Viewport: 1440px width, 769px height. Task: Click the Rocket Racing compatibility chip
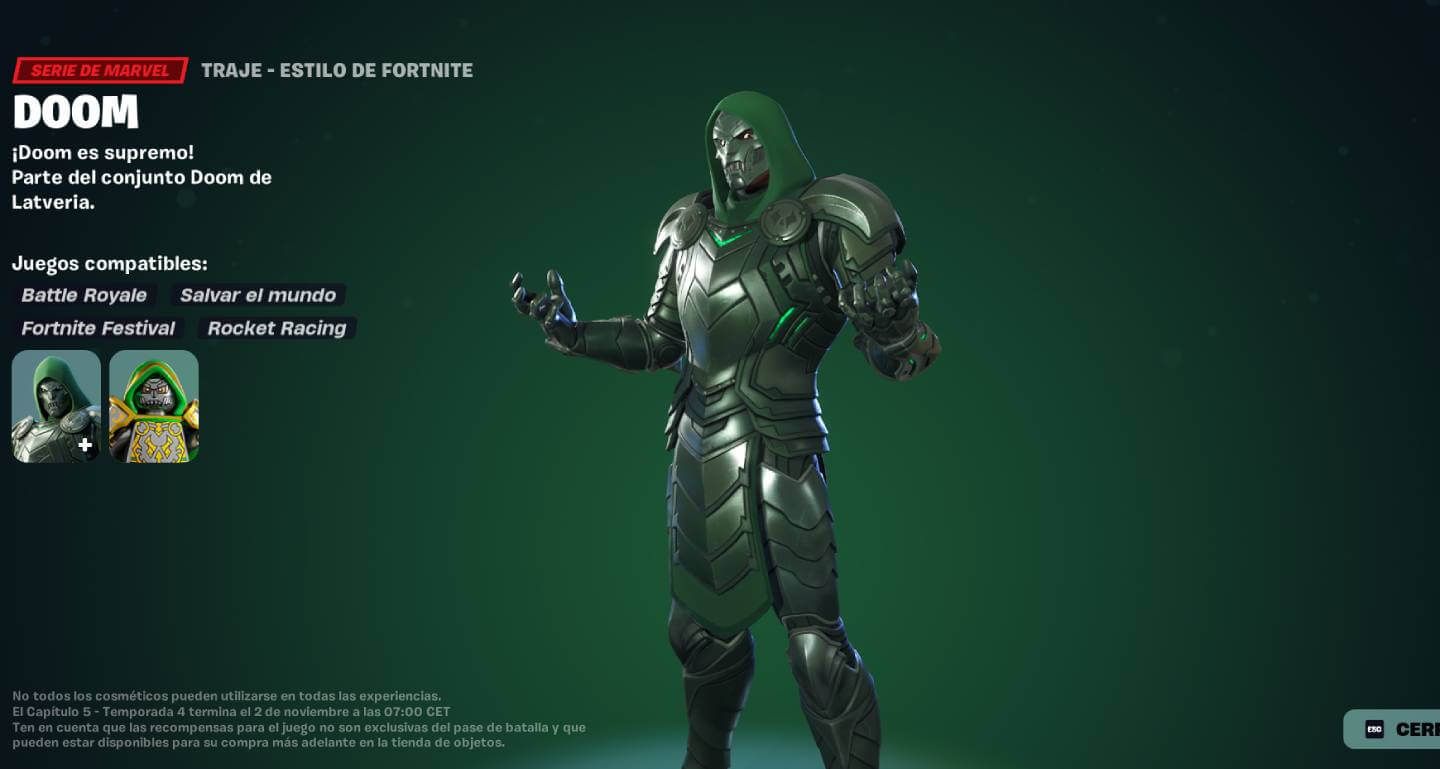point(277,328)
